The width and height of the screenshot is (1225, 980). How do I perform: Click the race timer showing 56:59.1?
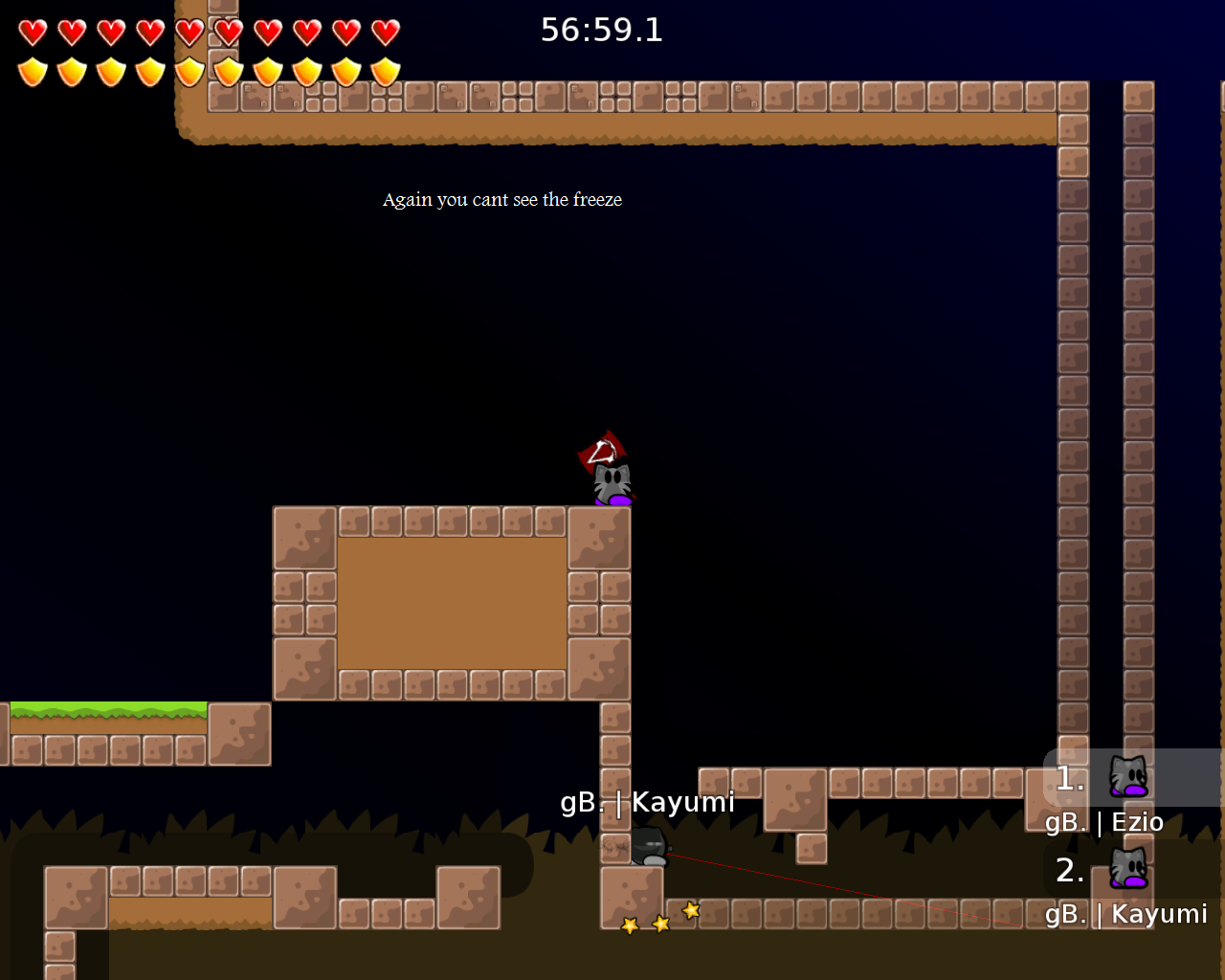601,30
